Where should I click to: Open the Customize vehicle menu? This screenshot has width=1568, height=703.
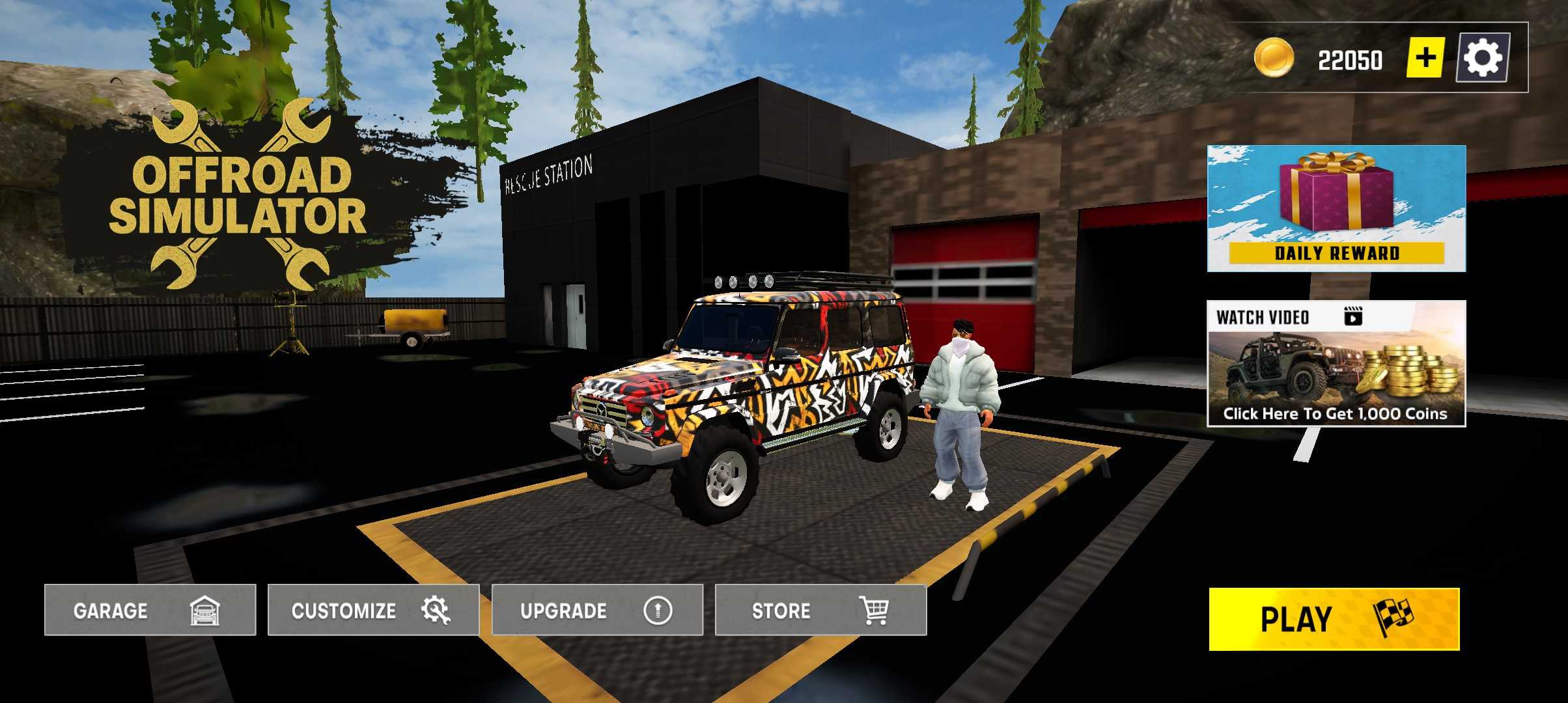click(373, 610)
